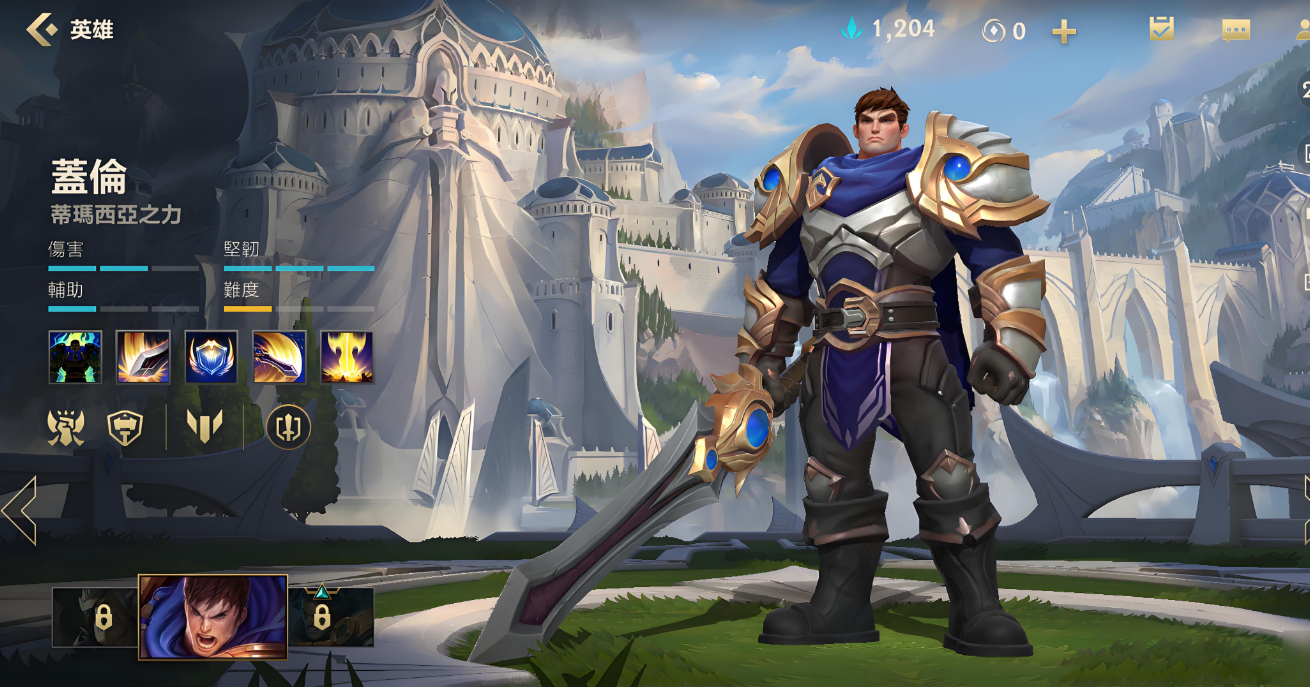Open the circled sword recommended build button
The width and height of the screenshot is (1310, 687).
click(288, 428)
